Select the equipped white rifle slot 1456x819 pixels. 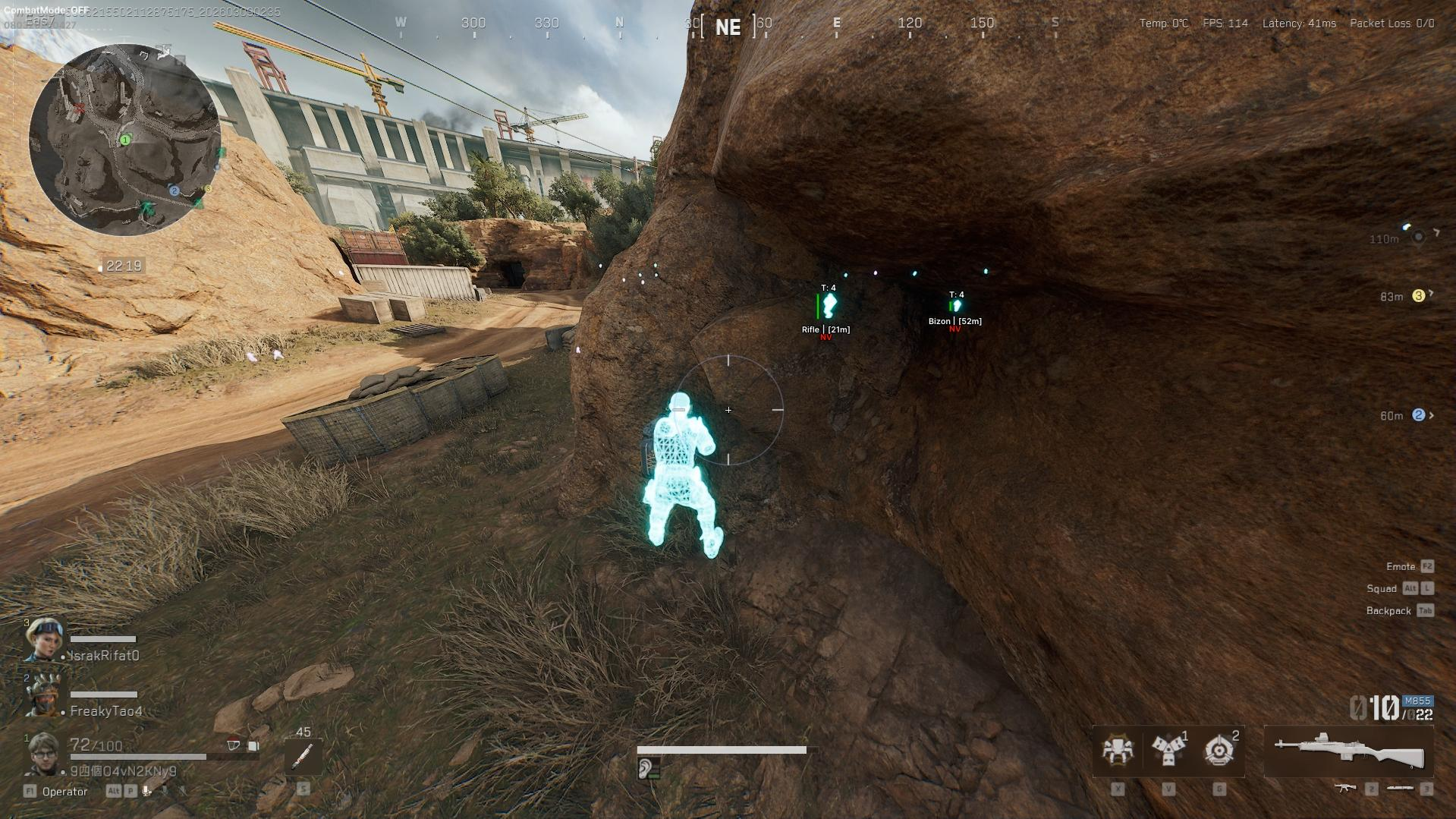pos(1348,751)
